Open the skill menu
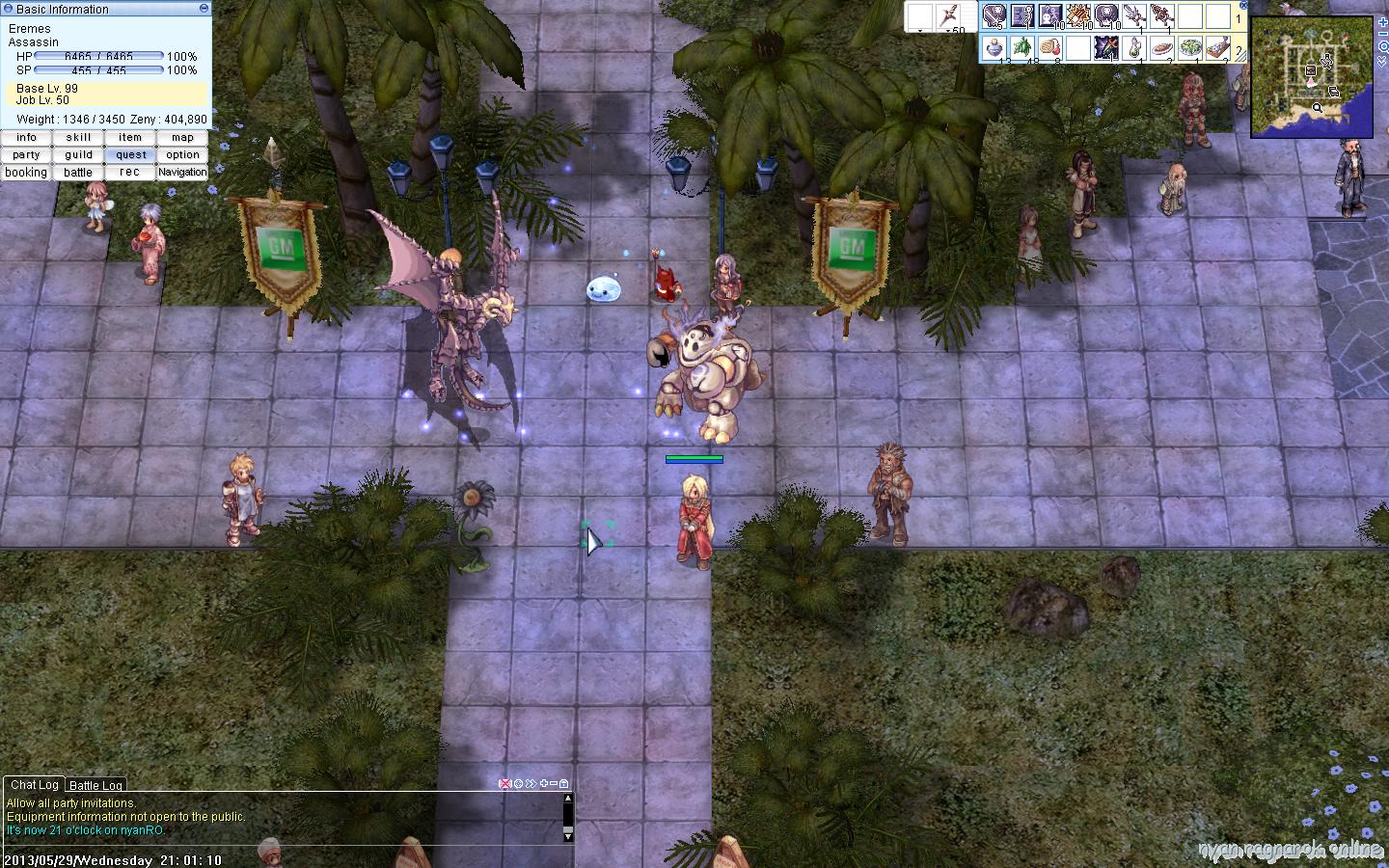The image size is (1389, 868). 78,138
